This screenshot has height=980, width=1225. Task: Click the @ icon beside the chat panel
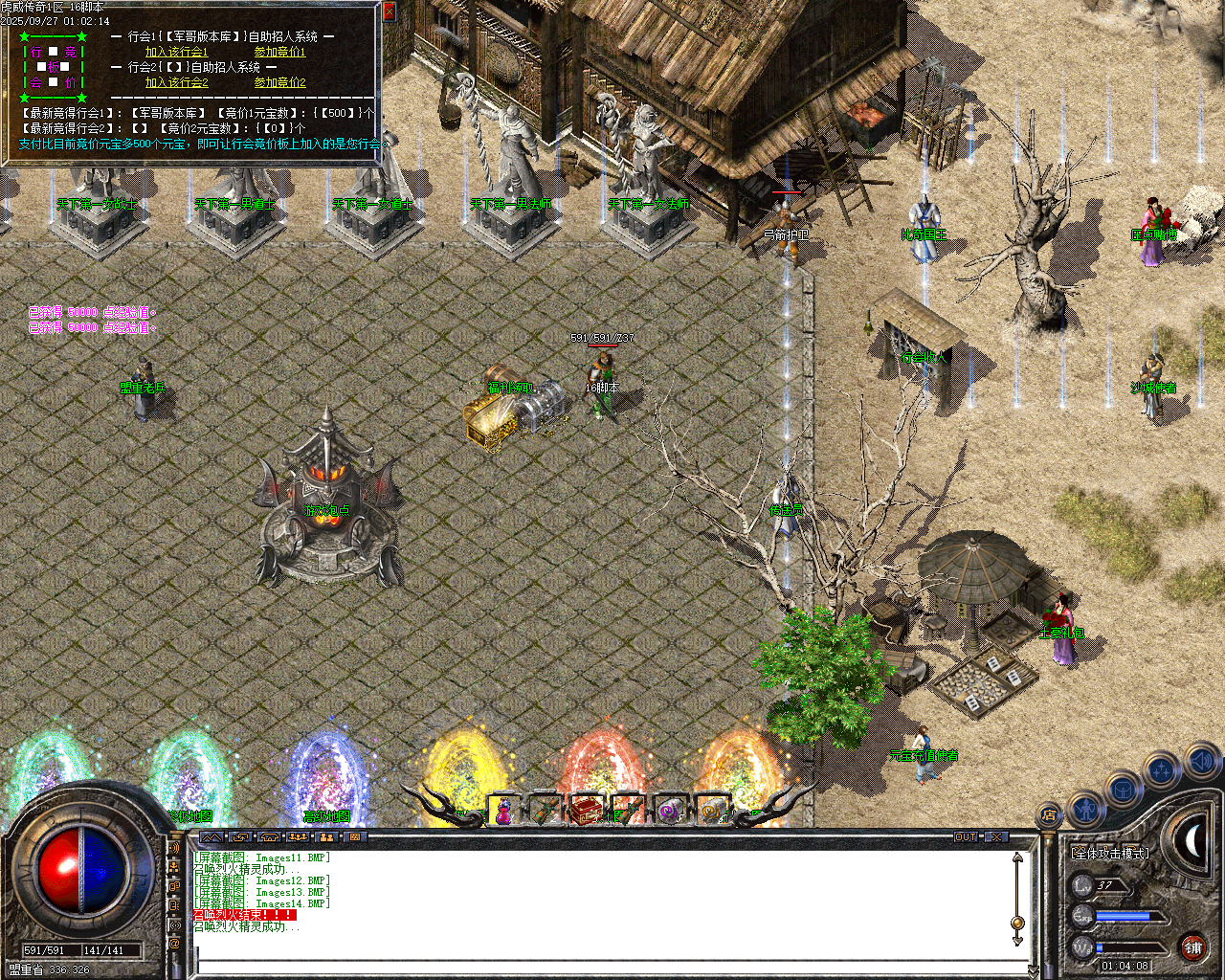click(175, 942)
